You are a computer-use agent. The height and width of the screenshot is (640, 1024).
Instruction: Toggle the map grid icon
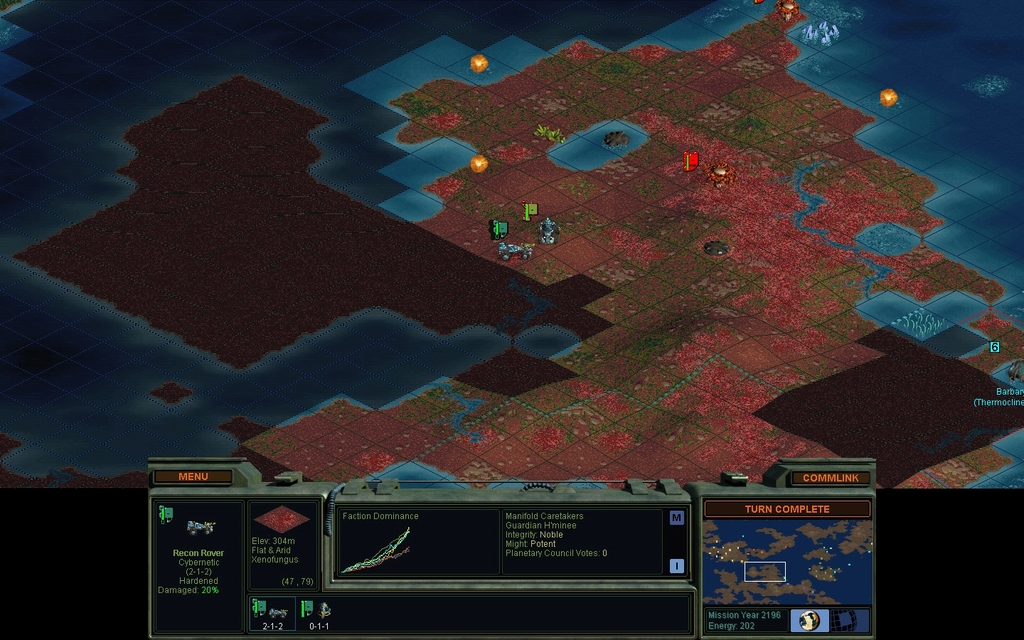[847, 620]
